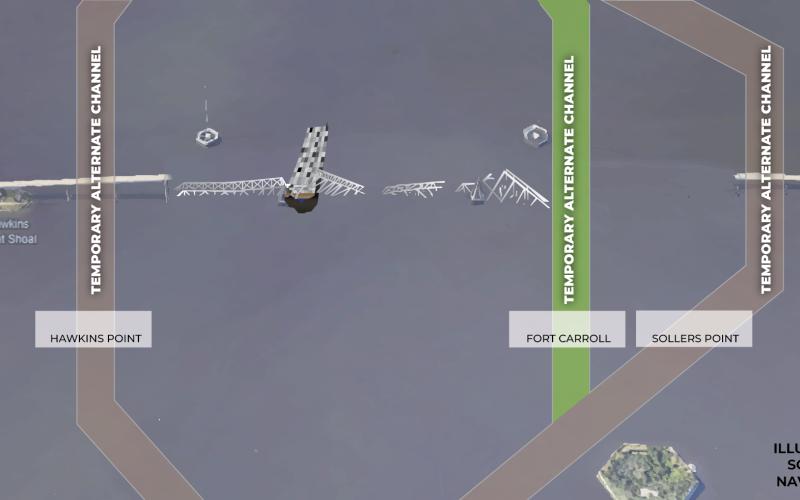
Task: Click the Sollers Point label box
Action: click(x=694, y=329)
